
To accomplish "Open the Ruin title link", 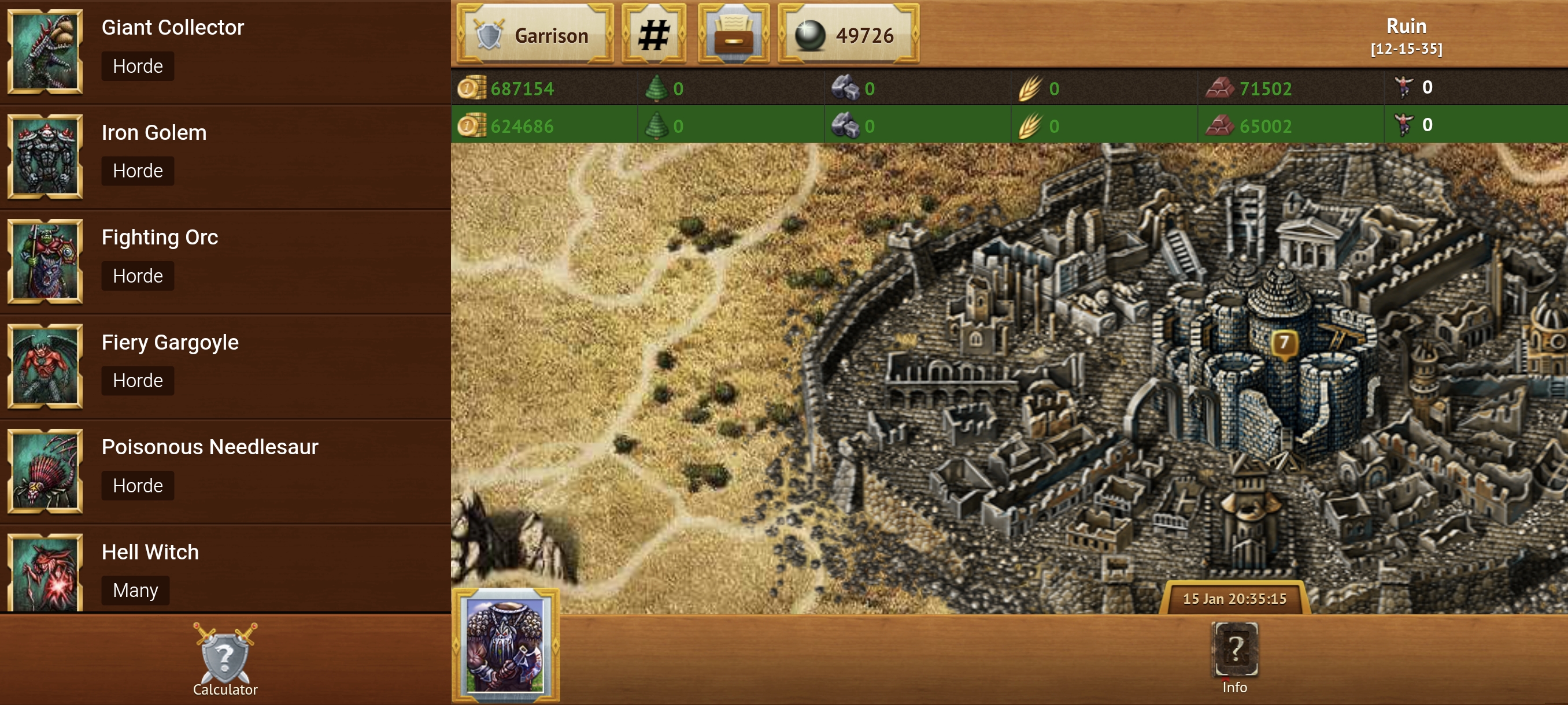I will (1407, 25).
